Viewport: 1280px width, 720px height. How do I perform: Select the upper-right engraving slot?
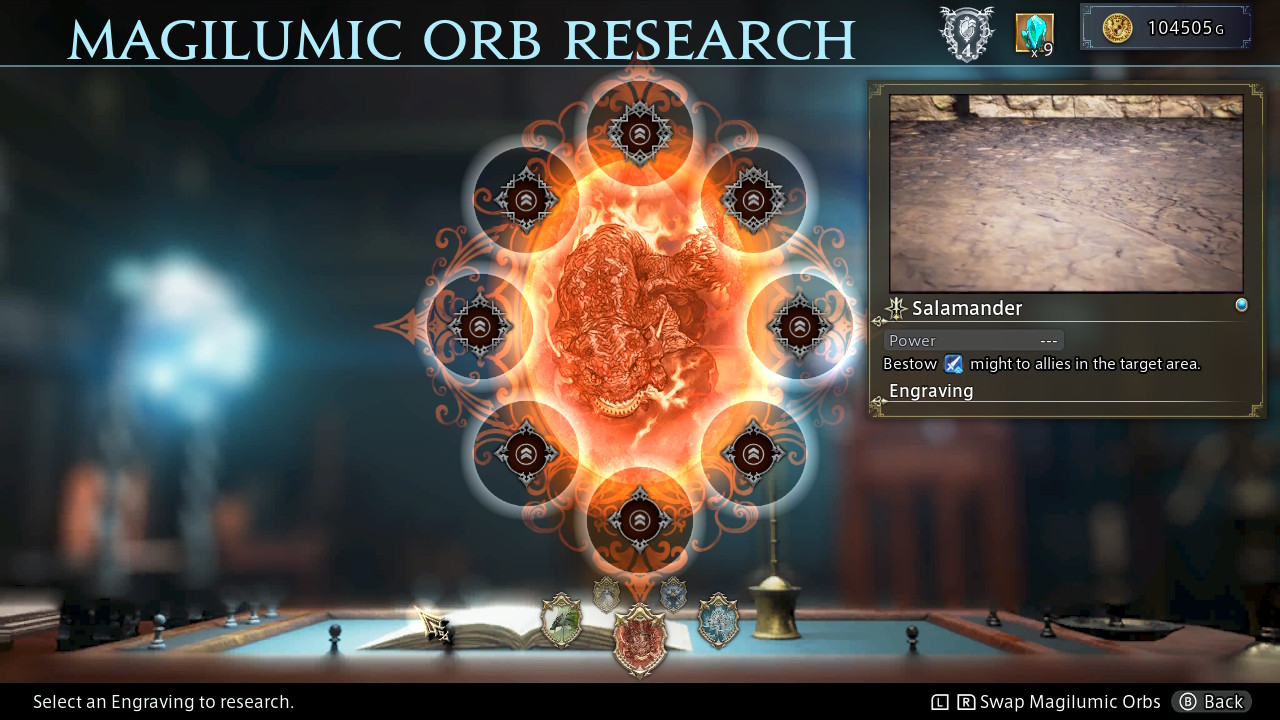750,198
